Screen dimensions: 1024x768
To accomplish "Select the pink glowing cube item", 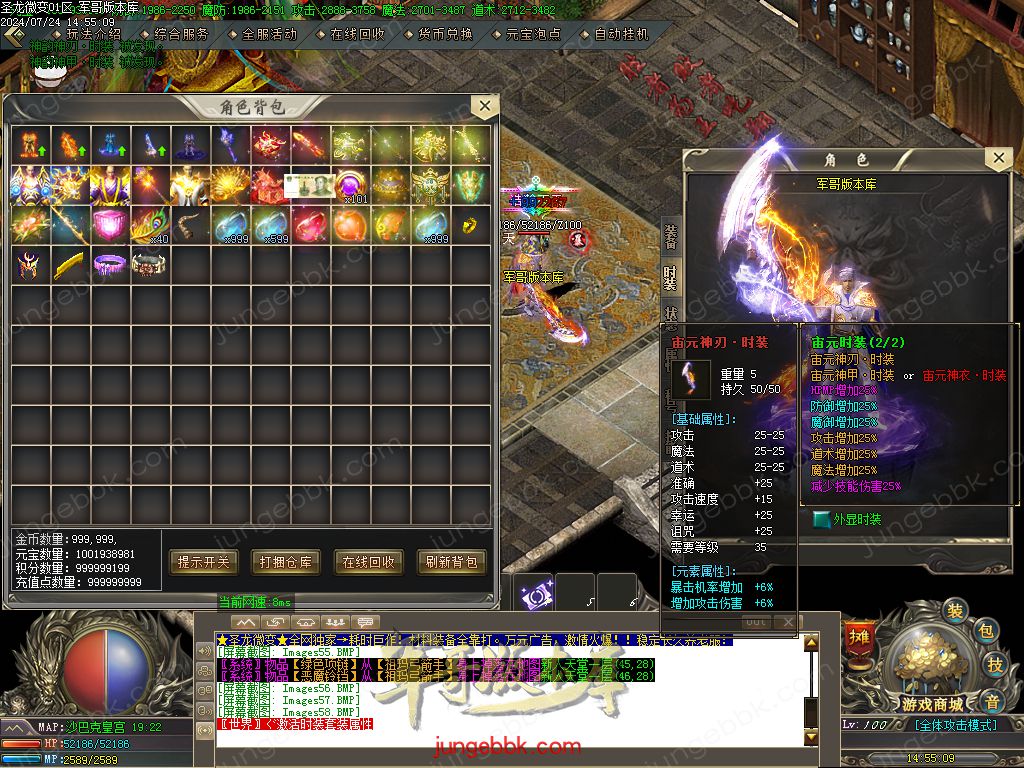I will (x=110, y=226).
